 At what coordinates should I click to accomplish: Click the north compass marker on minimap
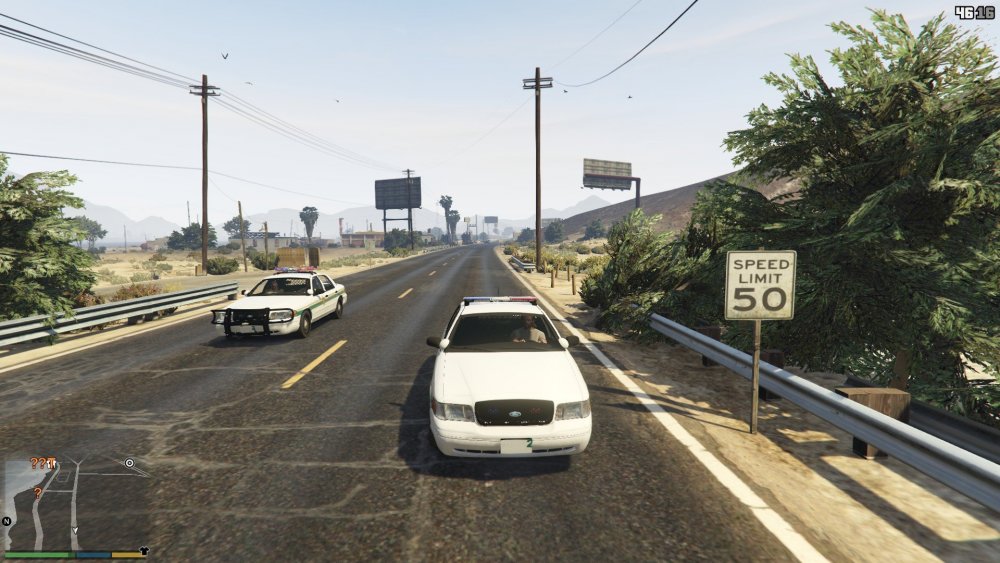[7, 521]
